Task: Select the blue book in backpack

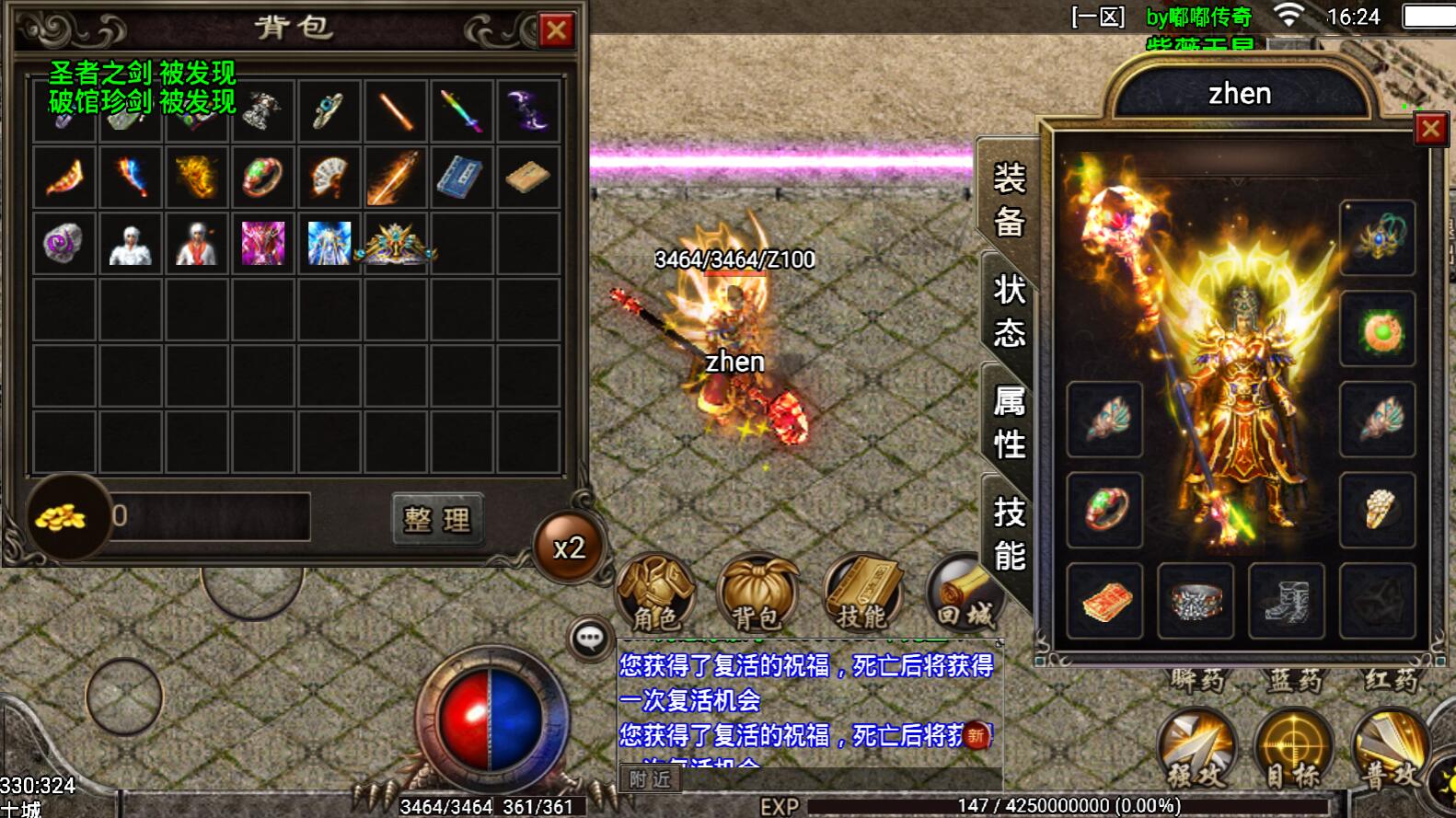Action: tap(461, 177)
